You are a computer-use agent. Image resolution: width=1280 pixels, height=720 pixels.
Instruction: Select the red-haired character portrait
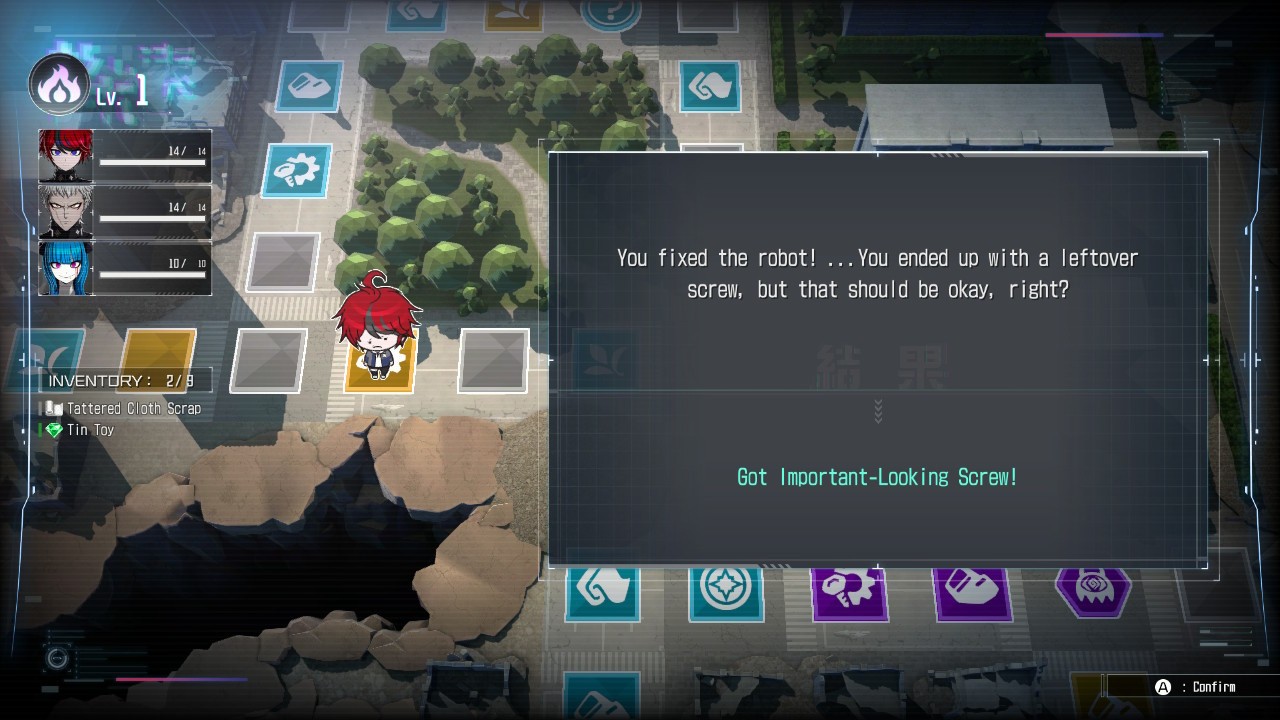[x=66, y=156]
